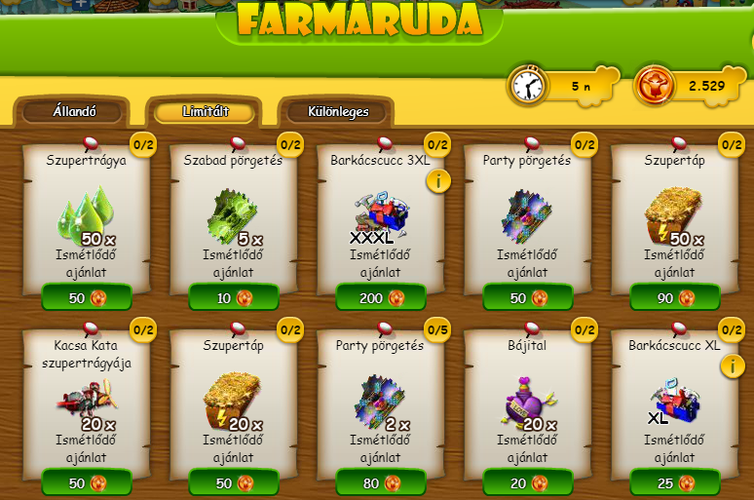Buy the 90-coin Szupertáp offer
The width and height of the screenshot is (754, 500).
(675, 298)
